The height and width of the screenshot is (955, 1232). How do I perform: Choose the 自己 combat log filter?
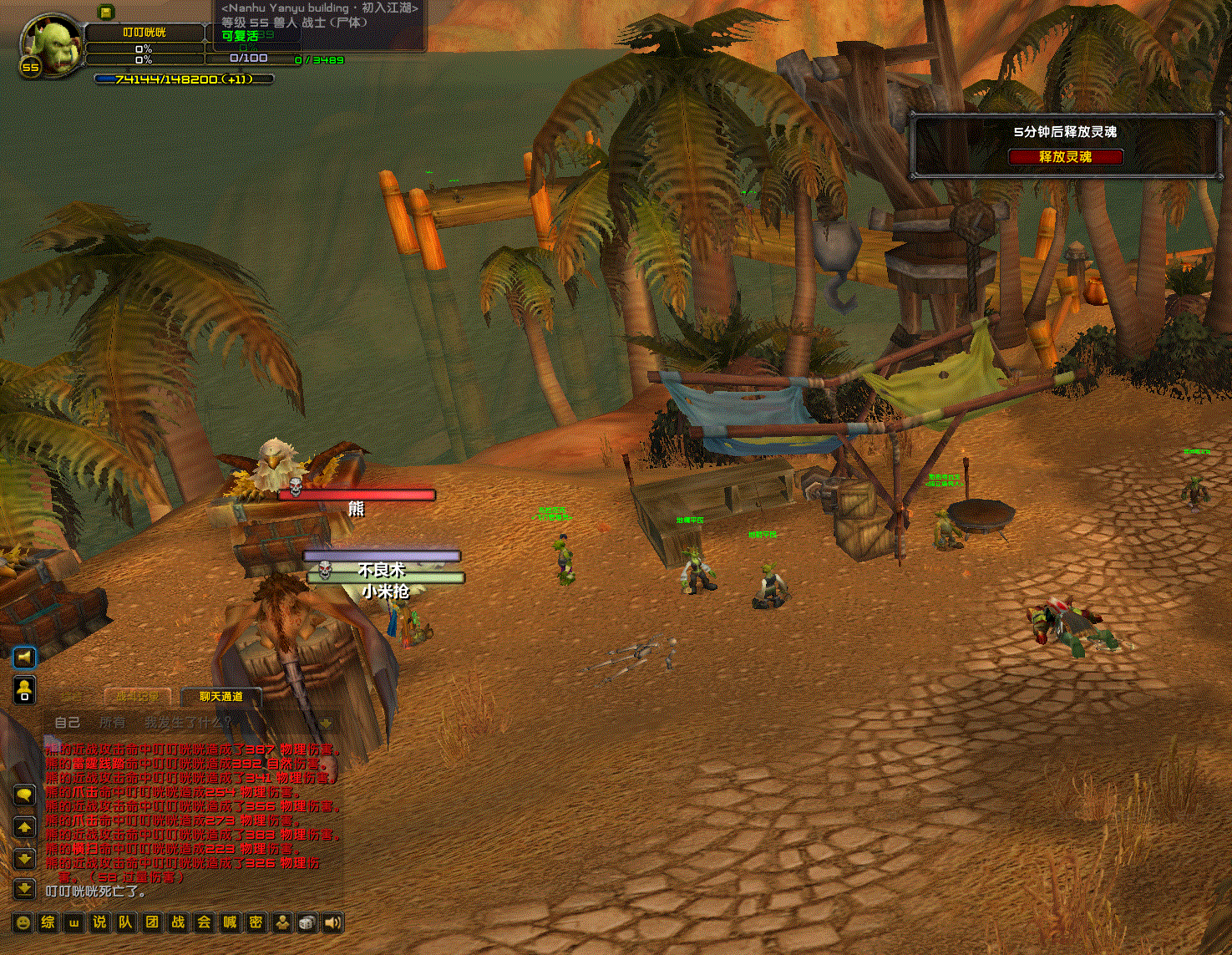coord(68,722)
